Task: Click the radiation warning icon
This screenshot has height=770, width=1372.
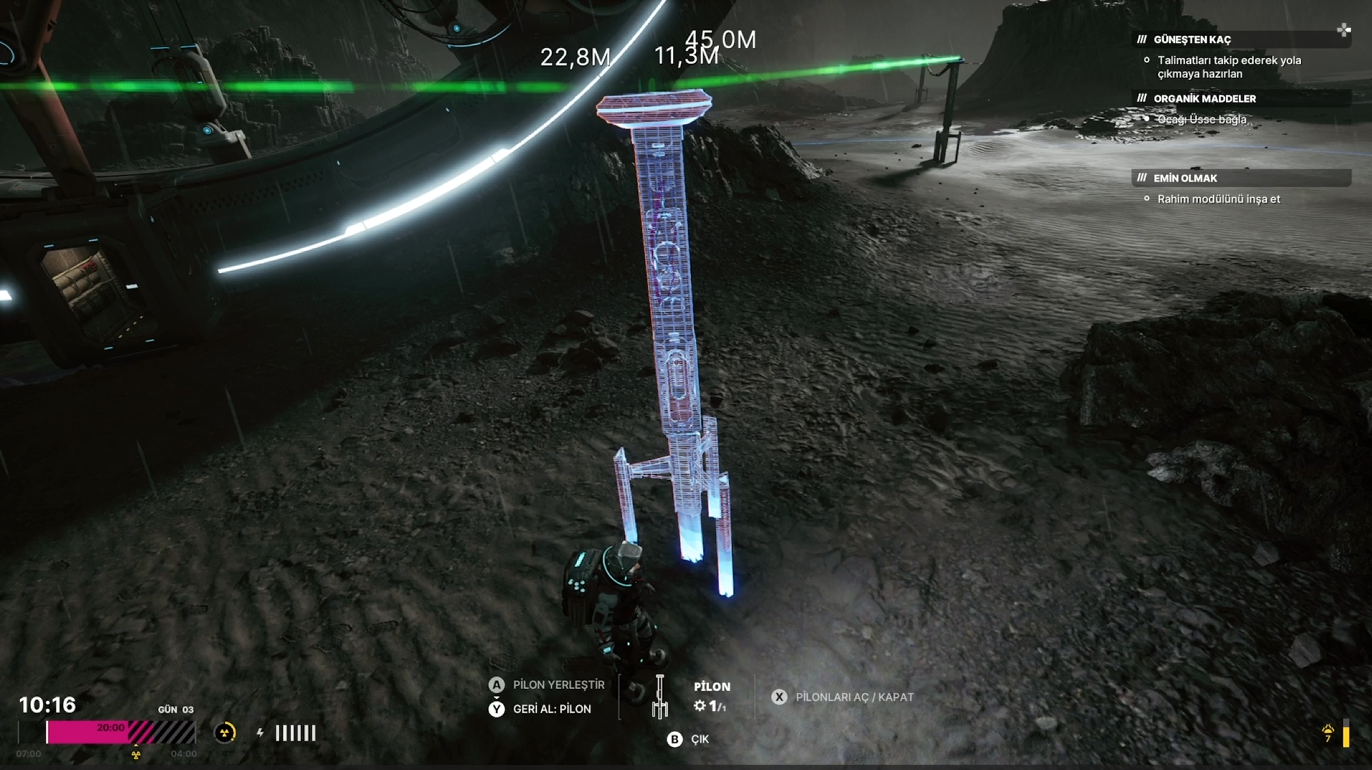Action: [x=226, y=733]
